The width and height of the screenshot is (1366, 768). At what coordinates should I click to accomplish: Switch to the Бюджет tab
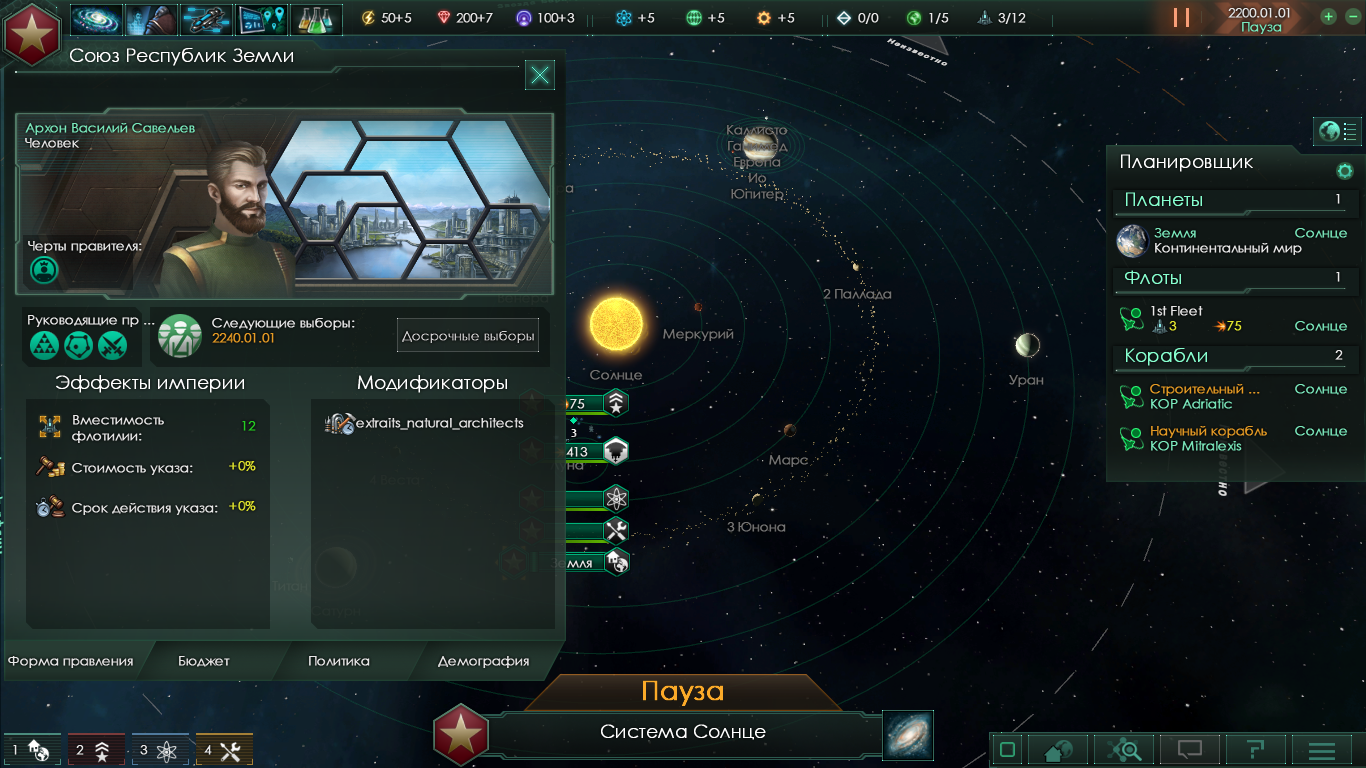[204, 661]
